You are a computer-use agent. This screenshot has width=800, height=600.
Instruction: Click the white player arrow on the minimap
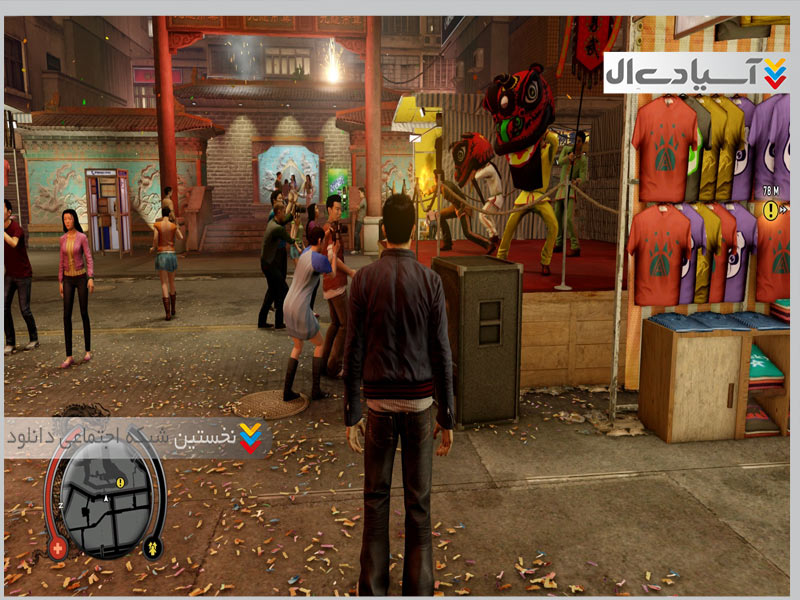pyautogui.click(x=106, y=496)
